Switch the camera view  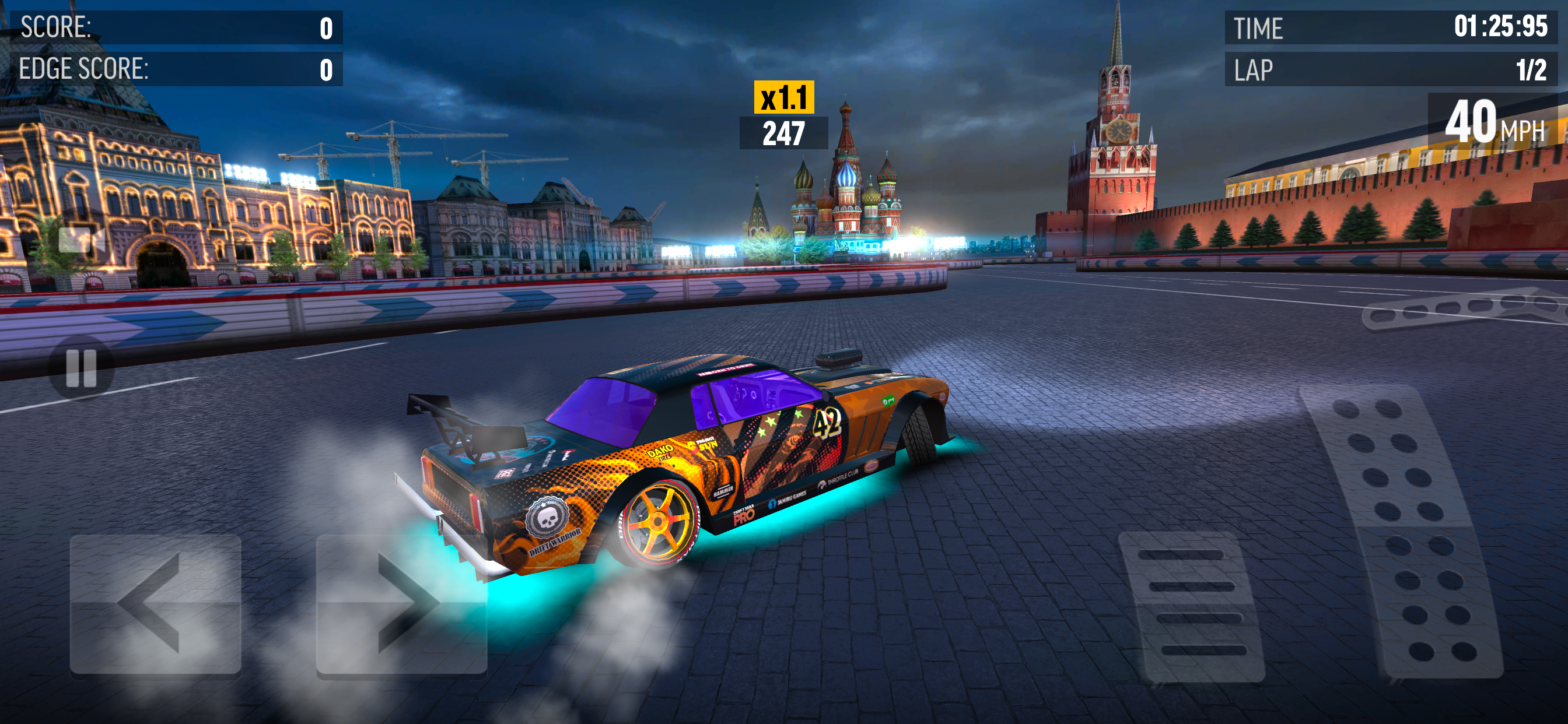[x=81, y=240]
